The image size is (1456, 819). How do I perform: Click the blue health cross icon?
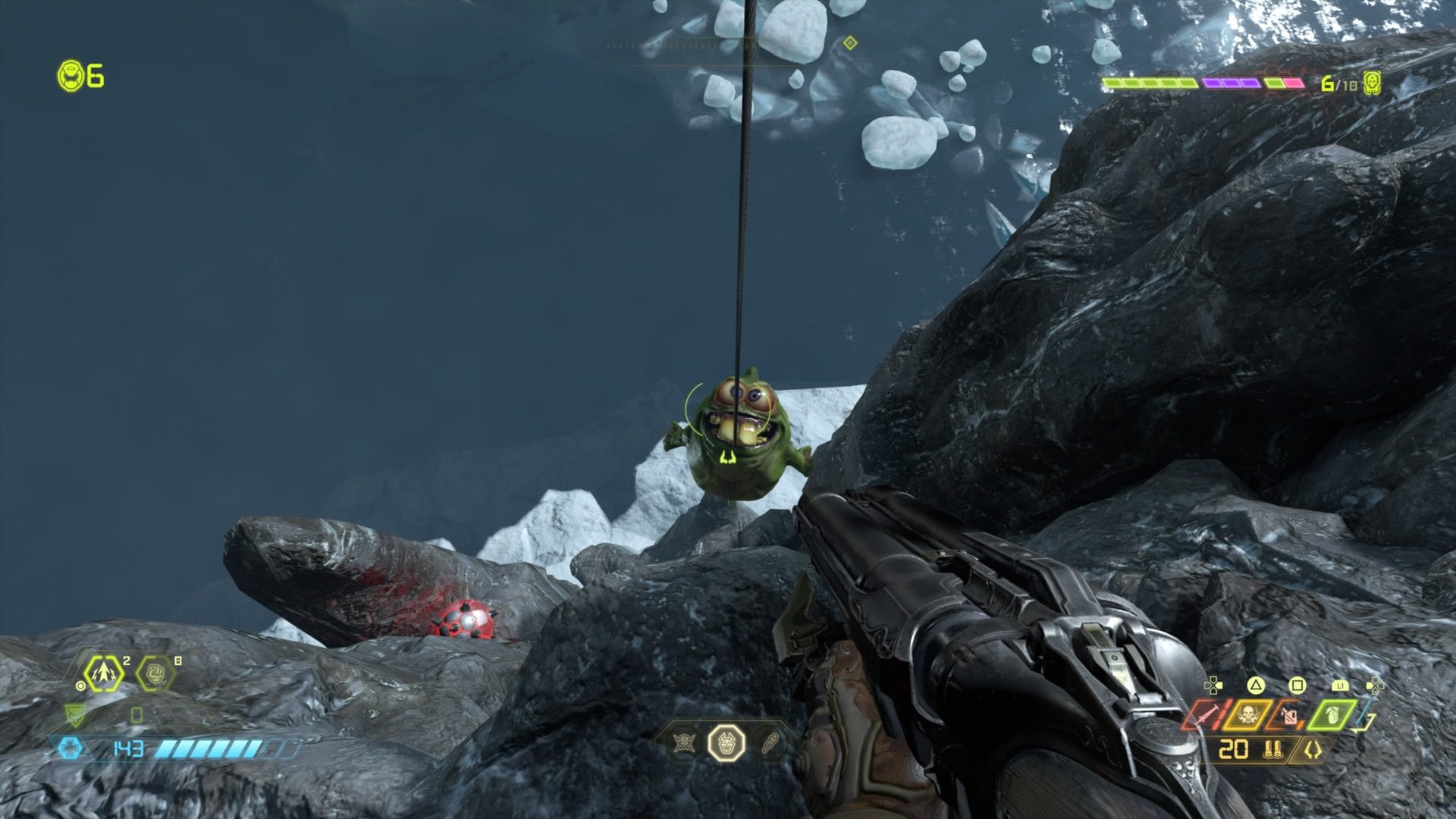pos(70,748)
